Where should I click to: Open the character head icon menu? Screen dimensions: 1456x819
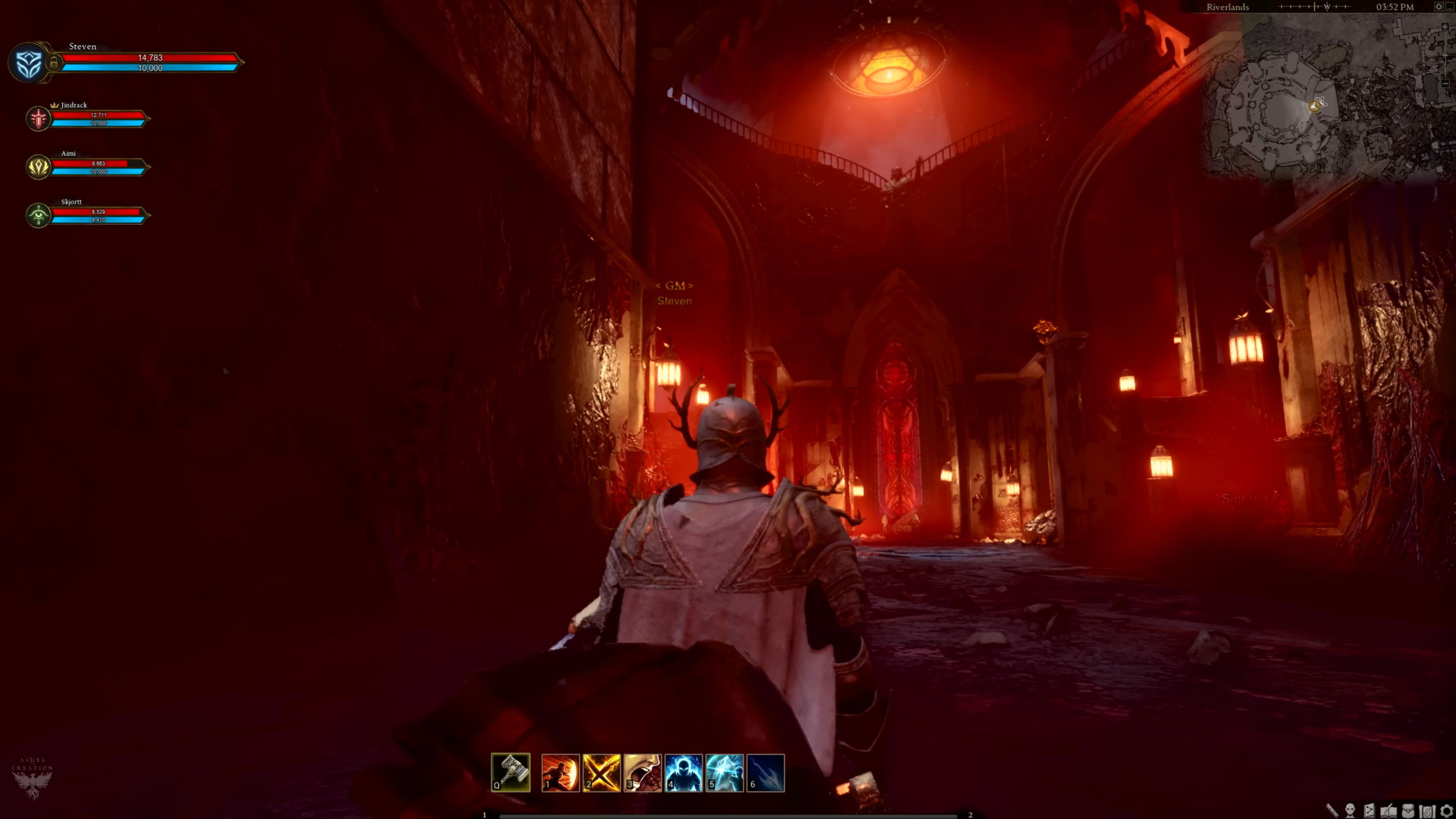pos(1350,810)
